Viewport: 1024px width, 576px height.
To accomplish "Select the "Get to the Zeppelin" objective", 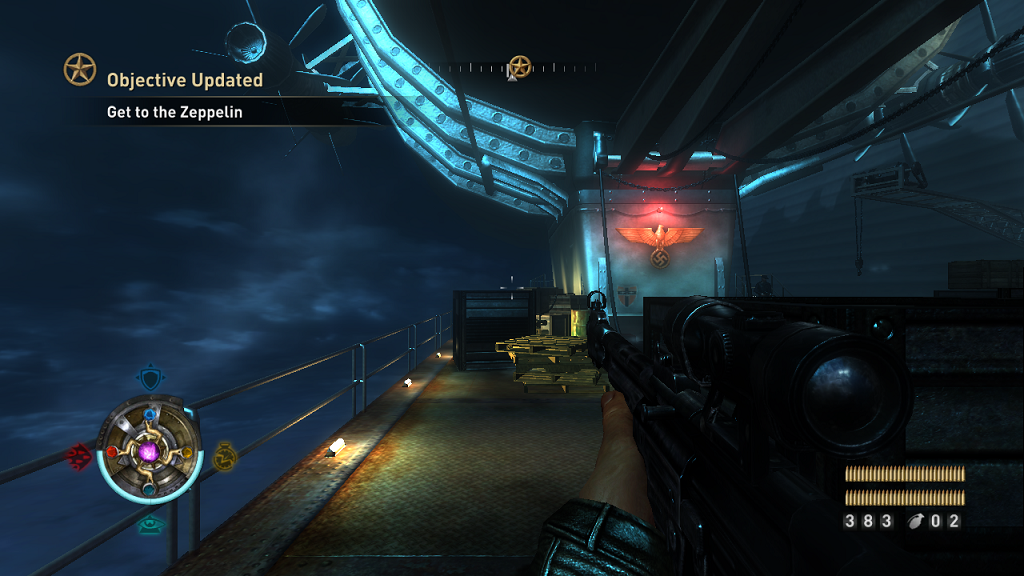I will click(x=175, y=113).
